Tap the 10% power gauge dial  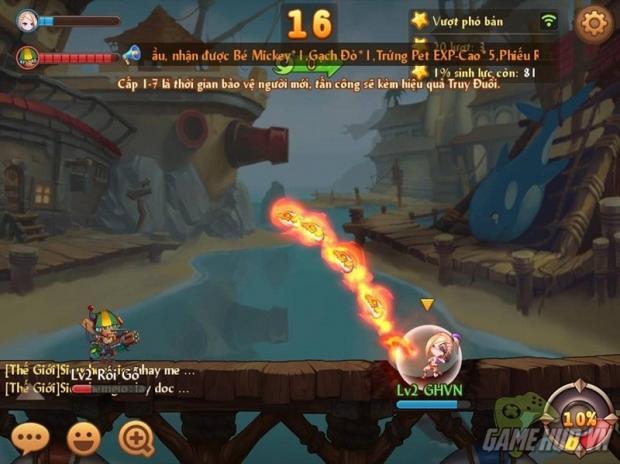(573, 418)
